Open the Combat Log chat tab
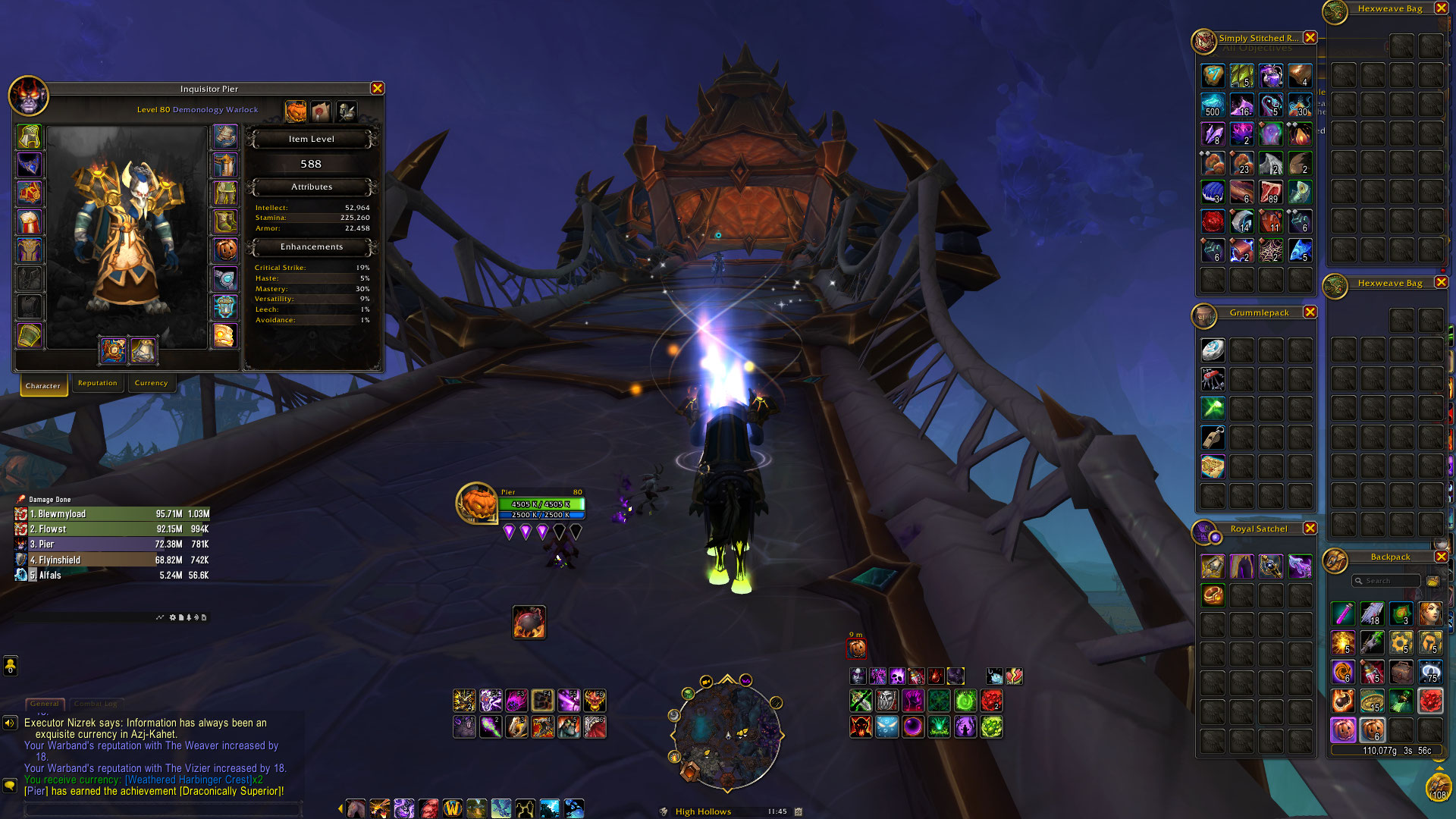The height and width of the screenshot is (819, 1456). click(x=96, y=704)
